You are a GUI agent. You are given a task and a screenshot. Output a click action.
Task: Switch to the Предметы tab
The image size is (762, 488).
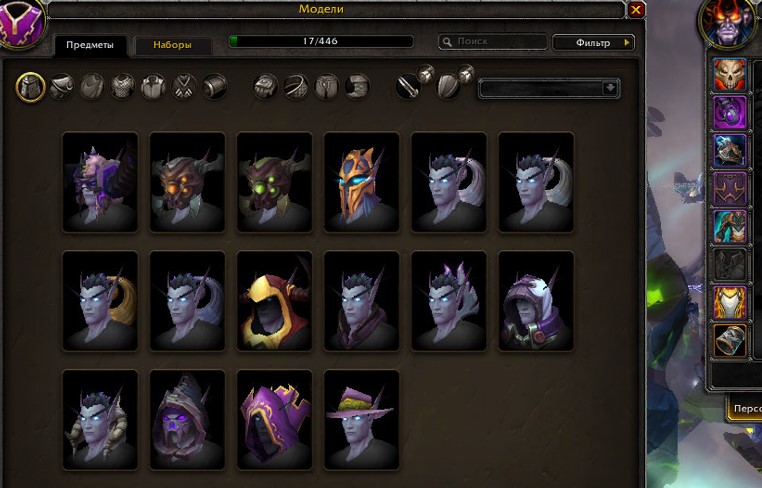84,45
